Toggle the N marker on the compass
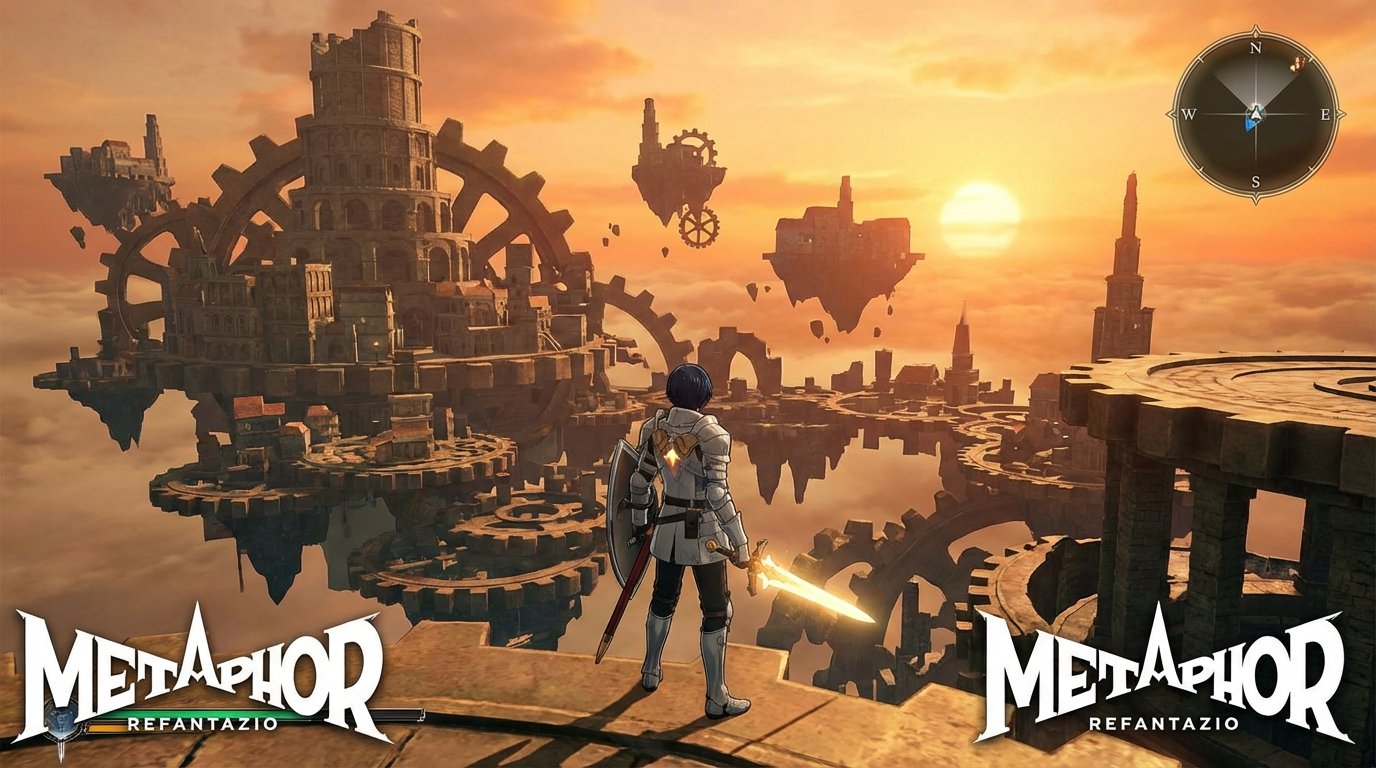 click(x=1255, y=47)
